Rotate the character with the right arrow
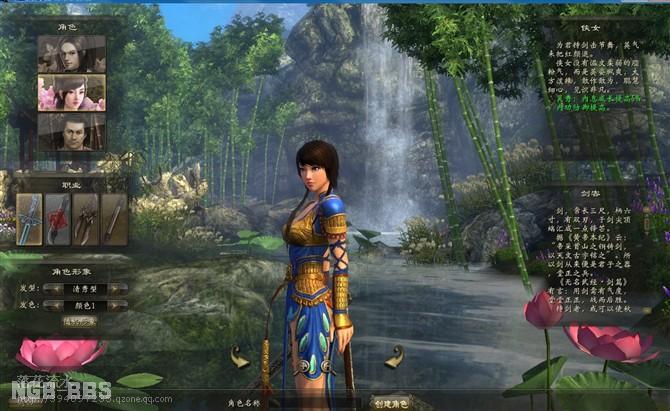670x411 pixels. (394, 356)
